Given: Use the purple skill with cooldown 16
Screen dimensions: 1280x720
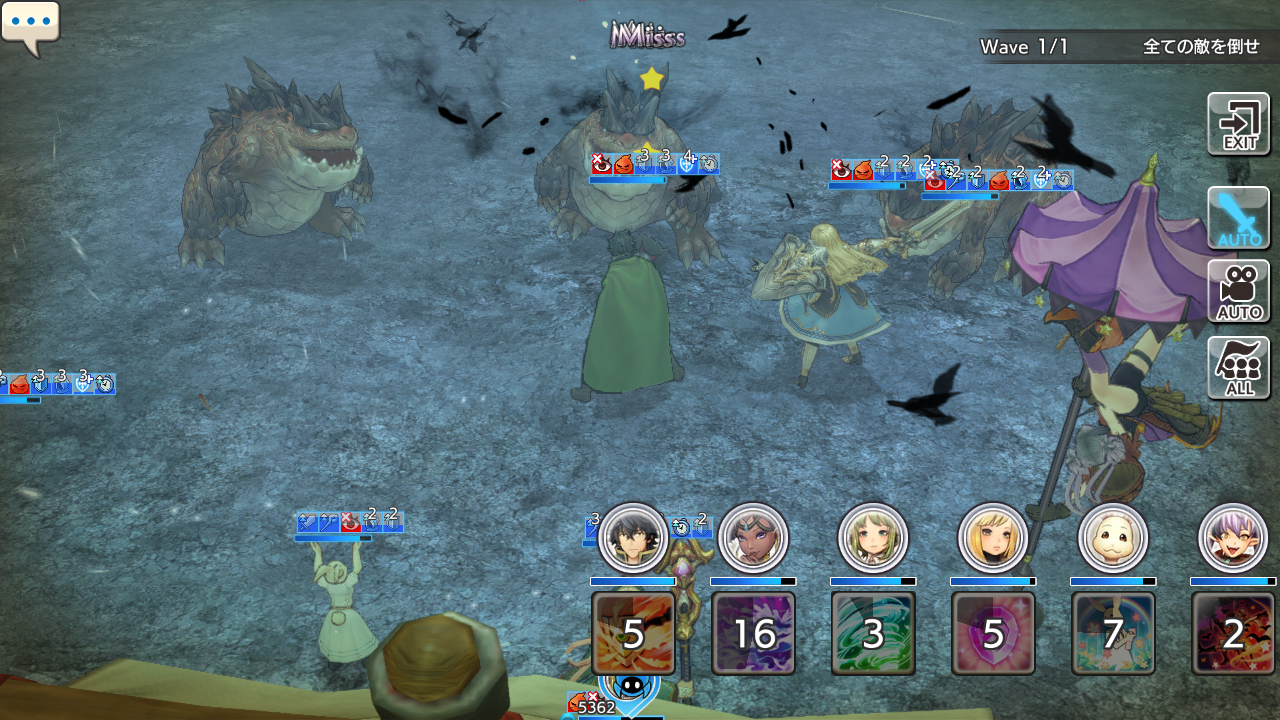Looking at the screenshot, I should tap(753, 633).
